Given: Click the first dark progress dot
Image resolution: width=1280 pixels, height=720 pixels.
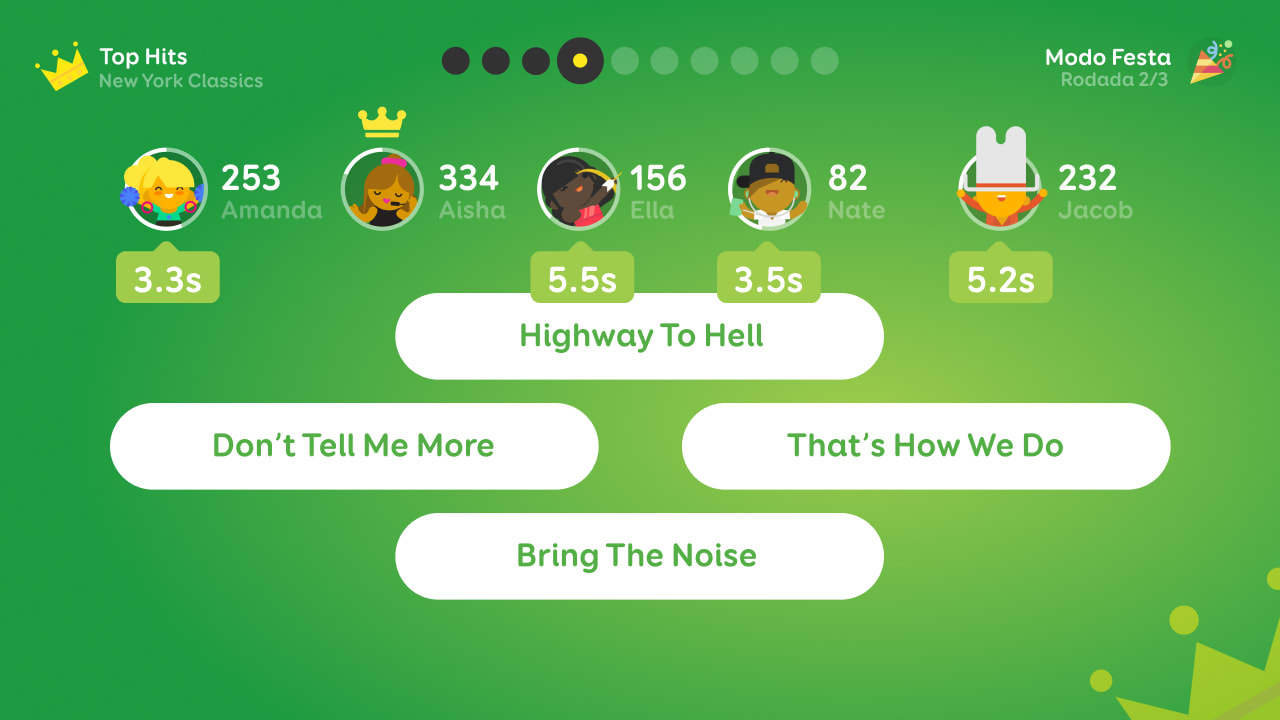Looking at the screenshot, I should pos(457,60).
